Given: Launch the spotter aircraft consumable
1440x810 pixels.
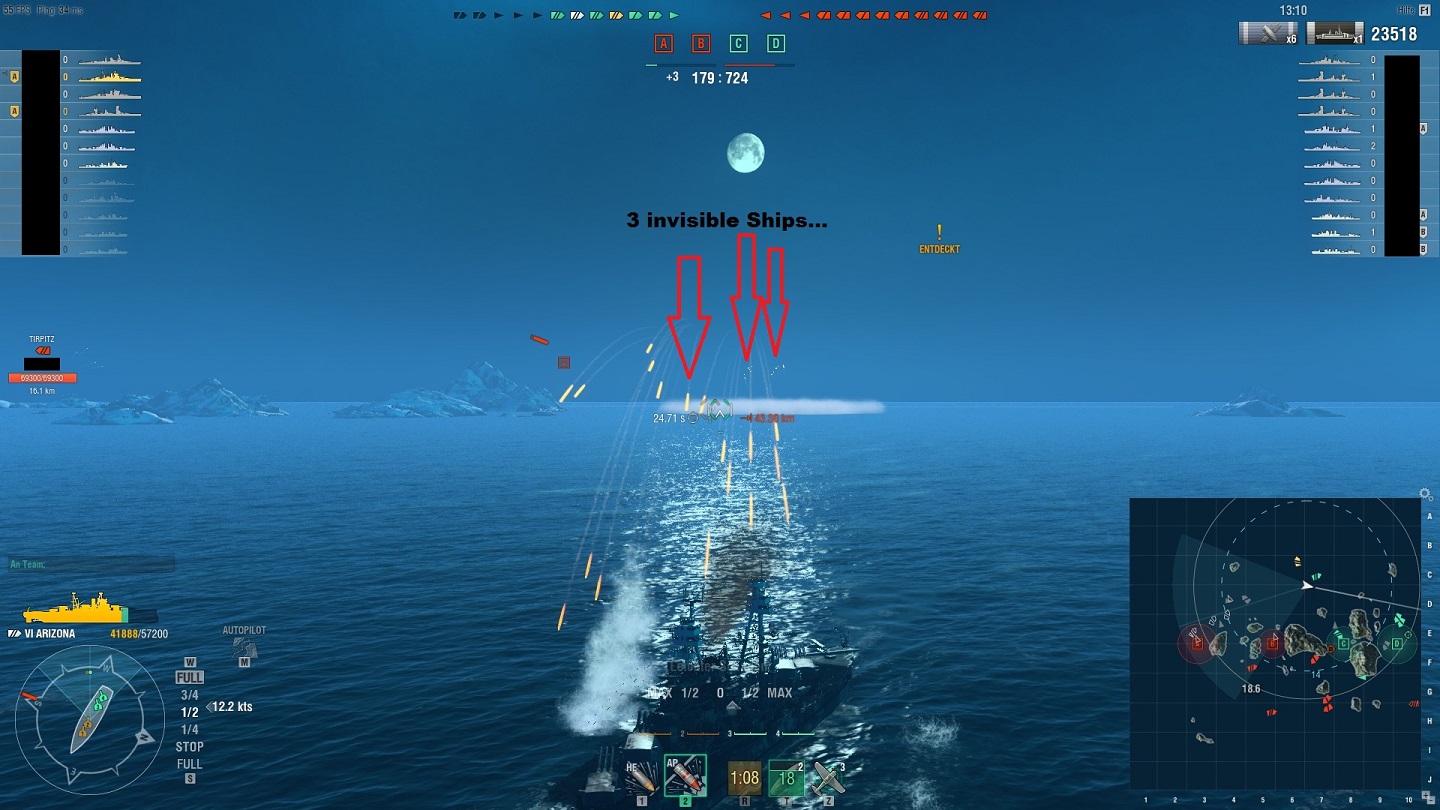Looking at the screenshot, I should pyautogui.click(x=829, y=776).
